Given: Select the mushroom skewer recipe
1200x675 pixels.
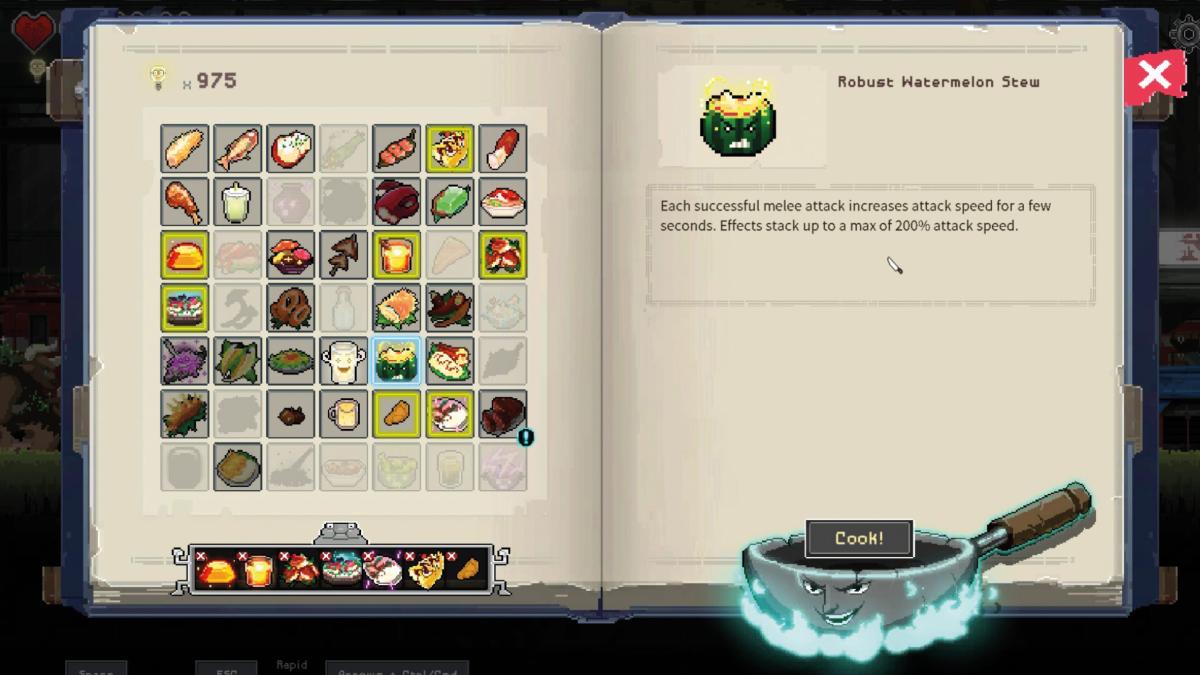Looking at the screenshot, I should (343, 255).
